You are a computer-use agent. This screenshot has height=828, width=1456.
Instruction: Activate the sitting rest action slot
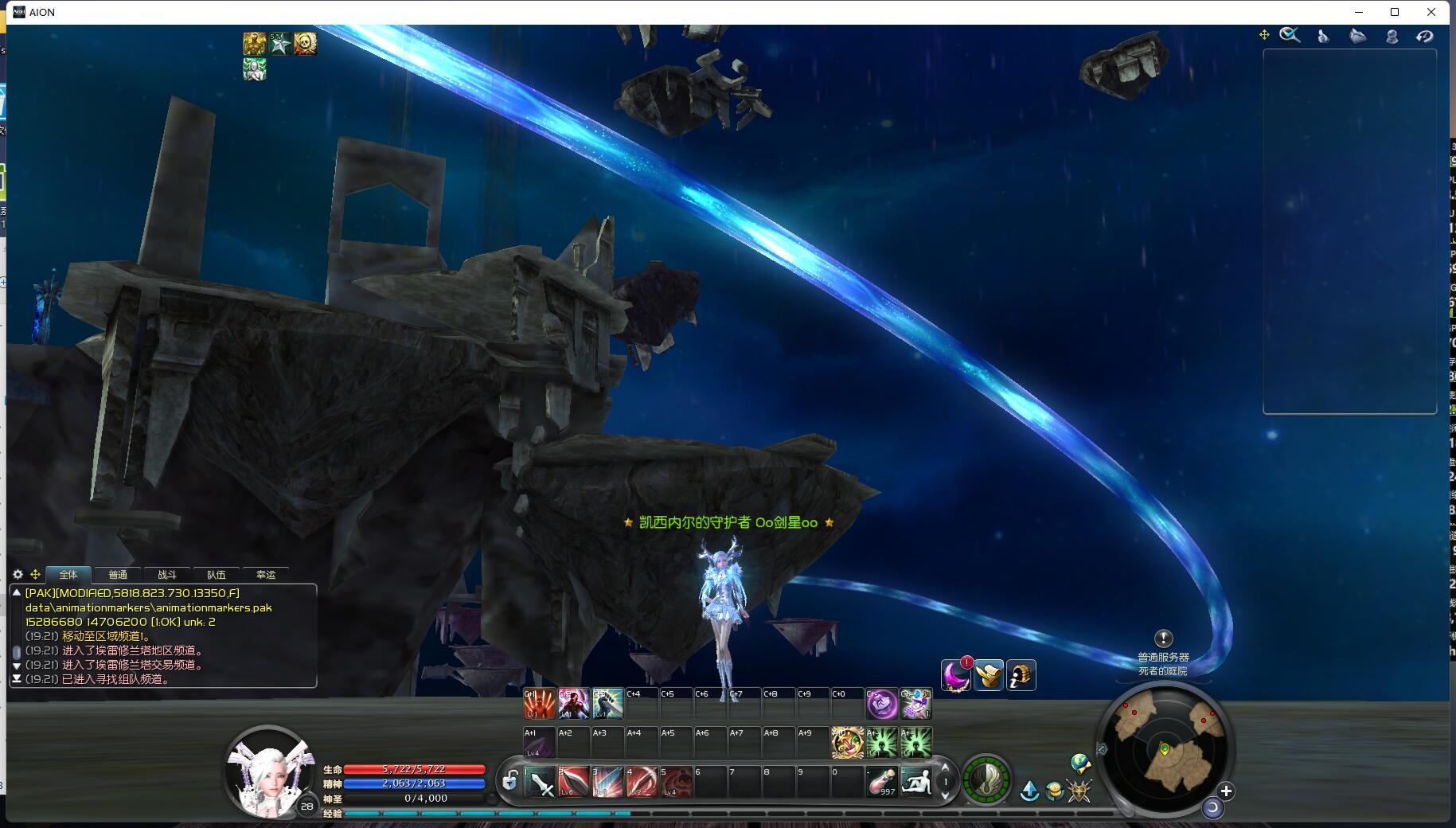916,782
